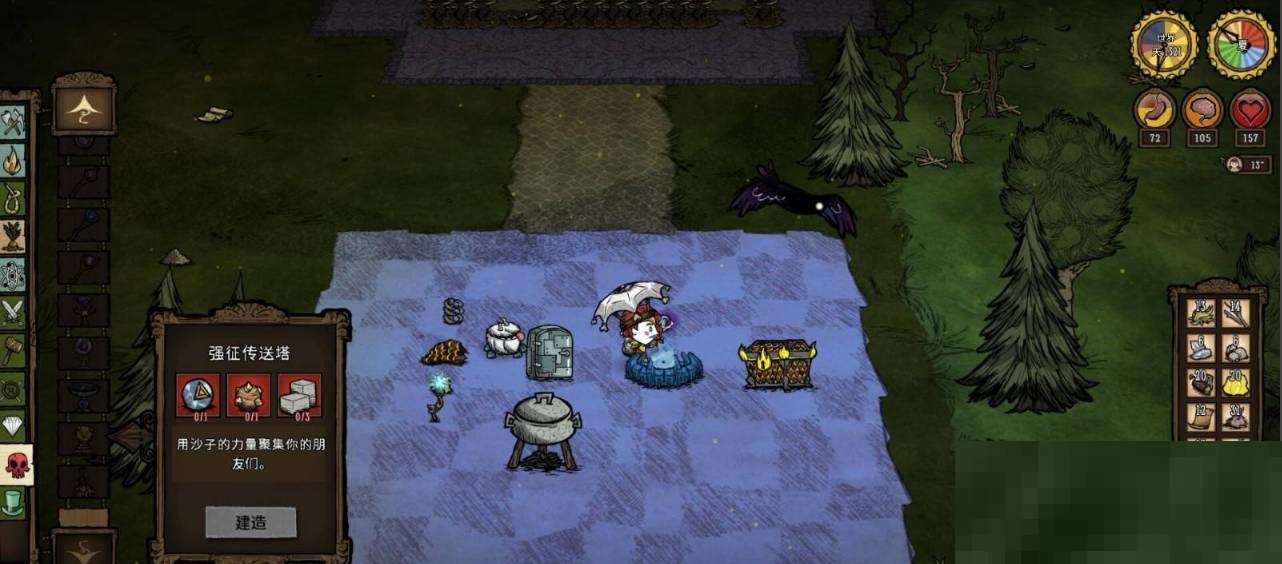The image size is (1282, 564).
Task: Click the season clock dial
Action: tap(1240, 45)
